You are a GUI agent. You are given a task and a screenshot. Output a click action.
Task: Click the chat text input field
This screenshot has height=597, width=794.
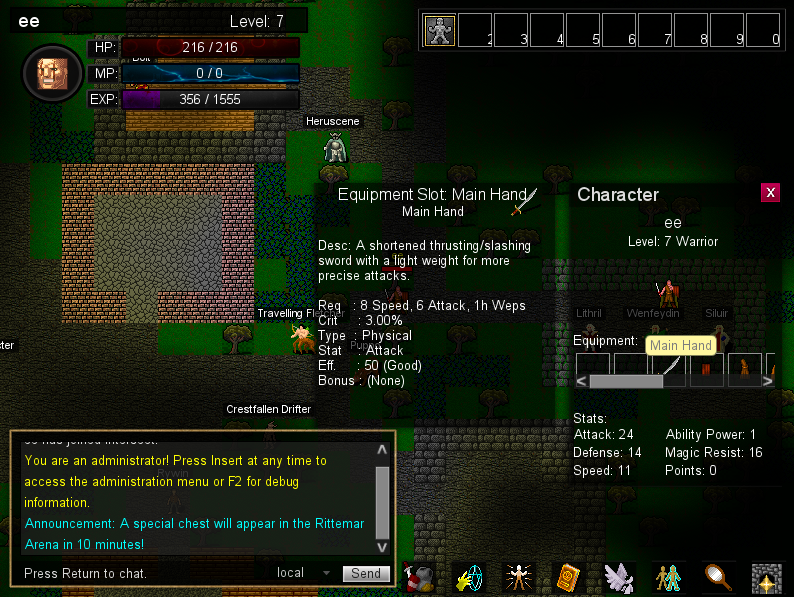click(140, 573)
